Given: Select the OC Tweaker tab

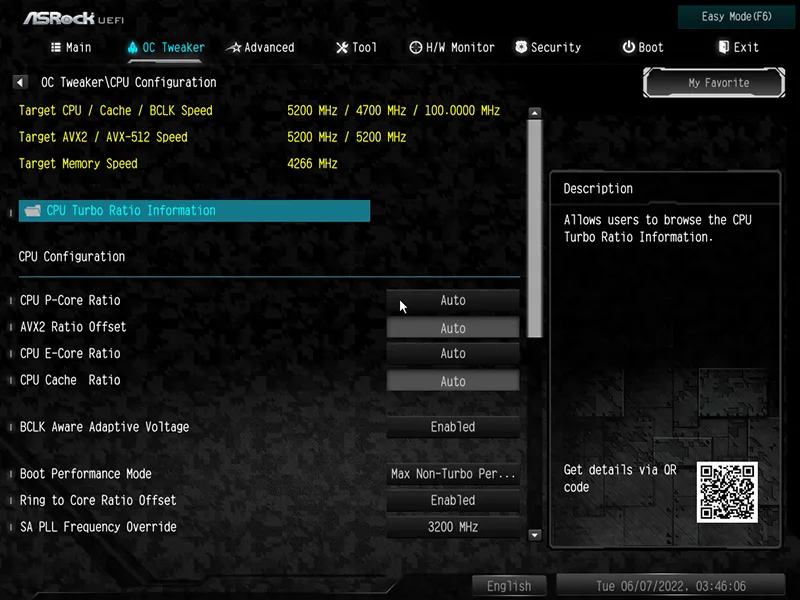Looking at the screenshot, I should (165, 47).
